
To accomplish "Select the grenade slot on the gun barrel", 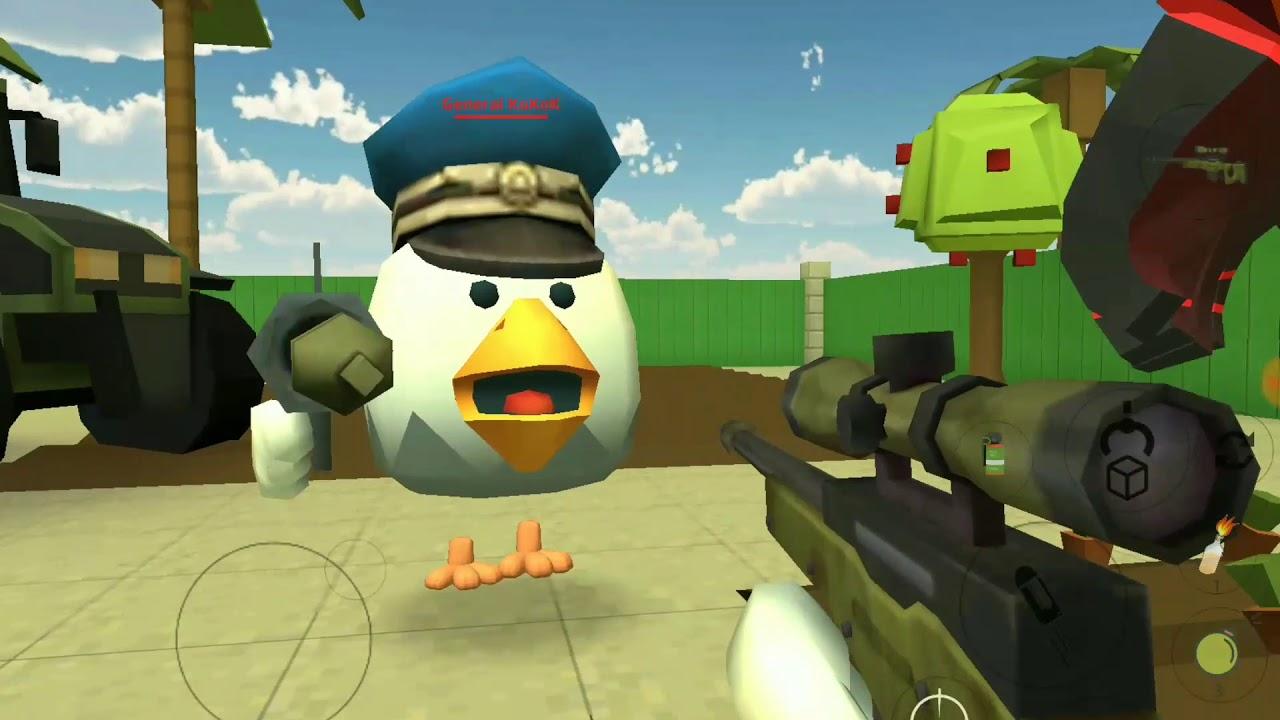I will 994,453.
